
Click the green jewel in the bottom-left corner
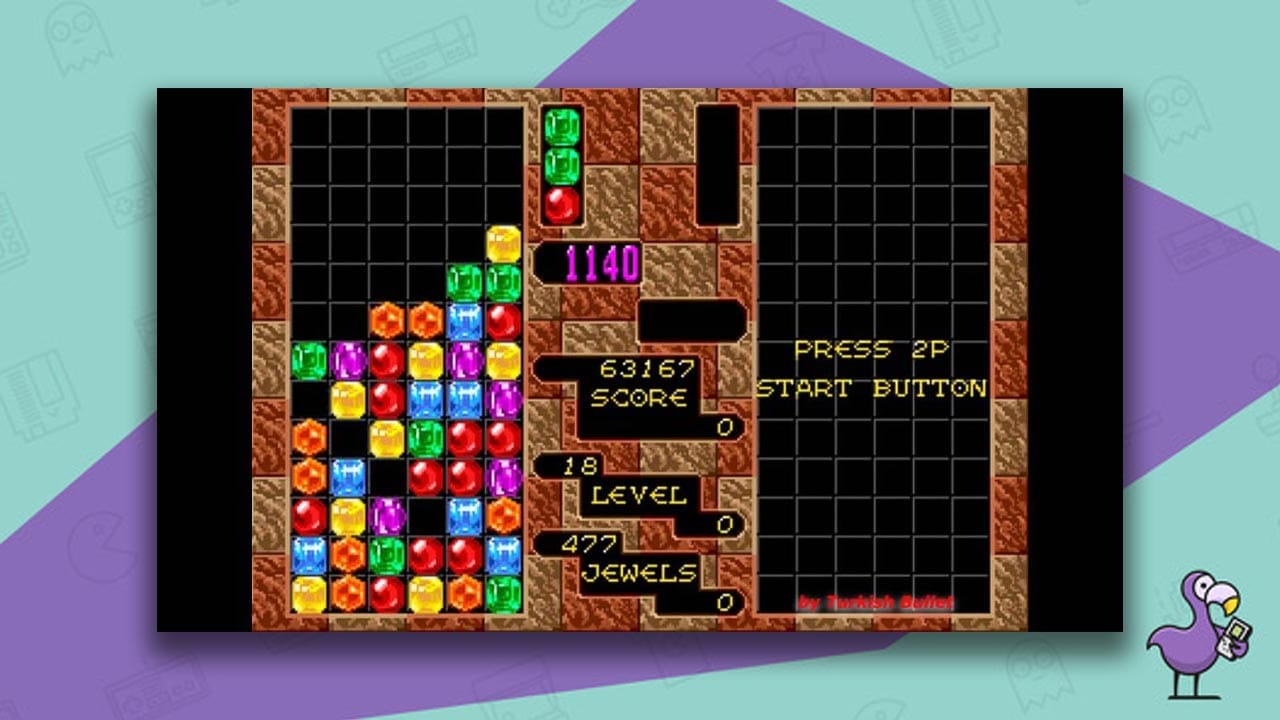click(388, 554)
